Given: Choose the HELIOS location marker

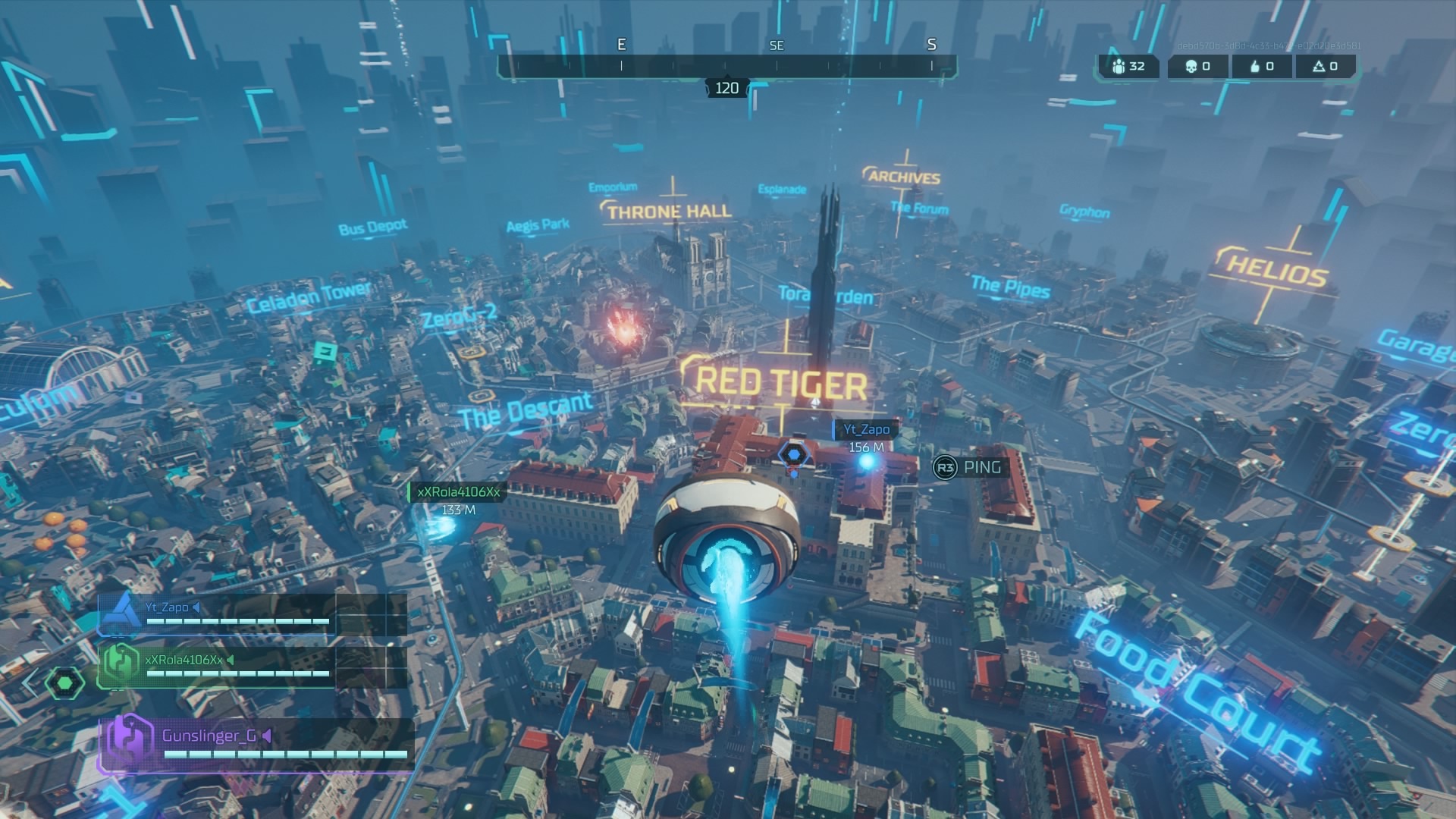Looking at the screenshot, I should point(1276,269).
